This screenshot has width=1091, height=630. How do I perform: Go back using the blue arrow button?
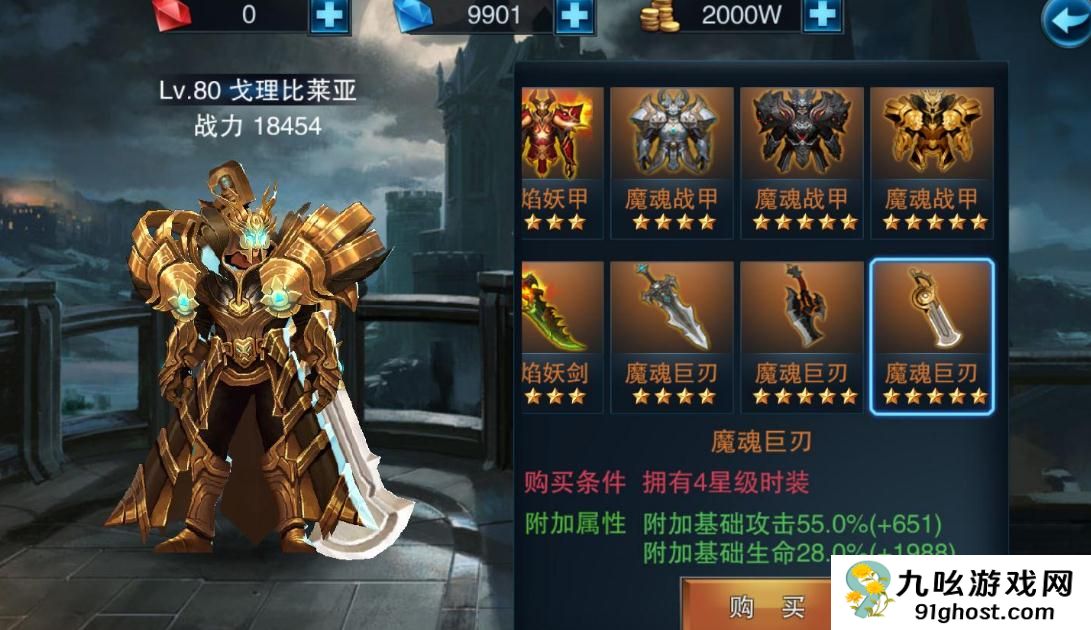[x=1066, y=22]
